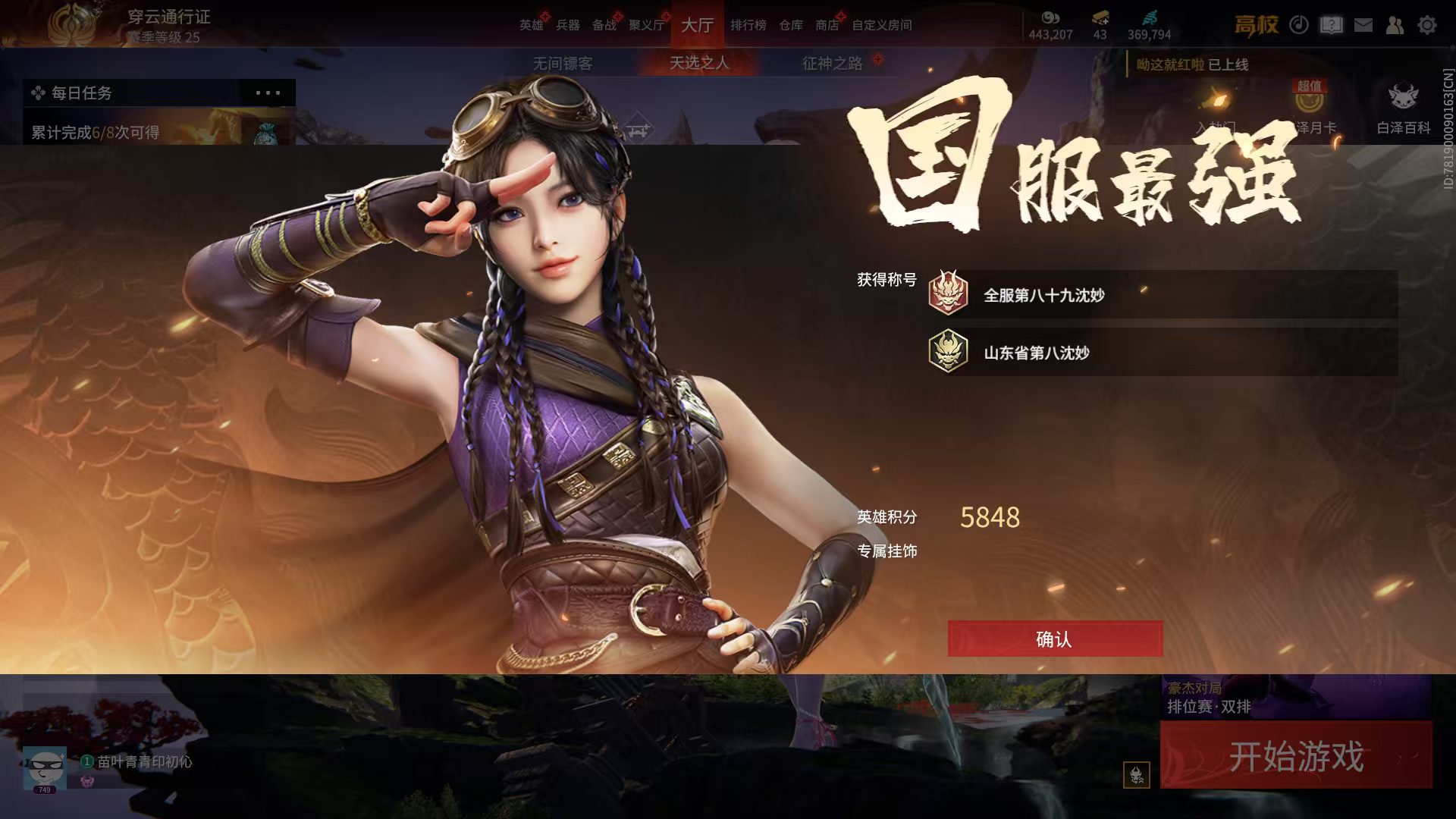The image size is (1456, 819).
Task: Confirm the 国服最强 title popup
Action: coord(1055,639)
